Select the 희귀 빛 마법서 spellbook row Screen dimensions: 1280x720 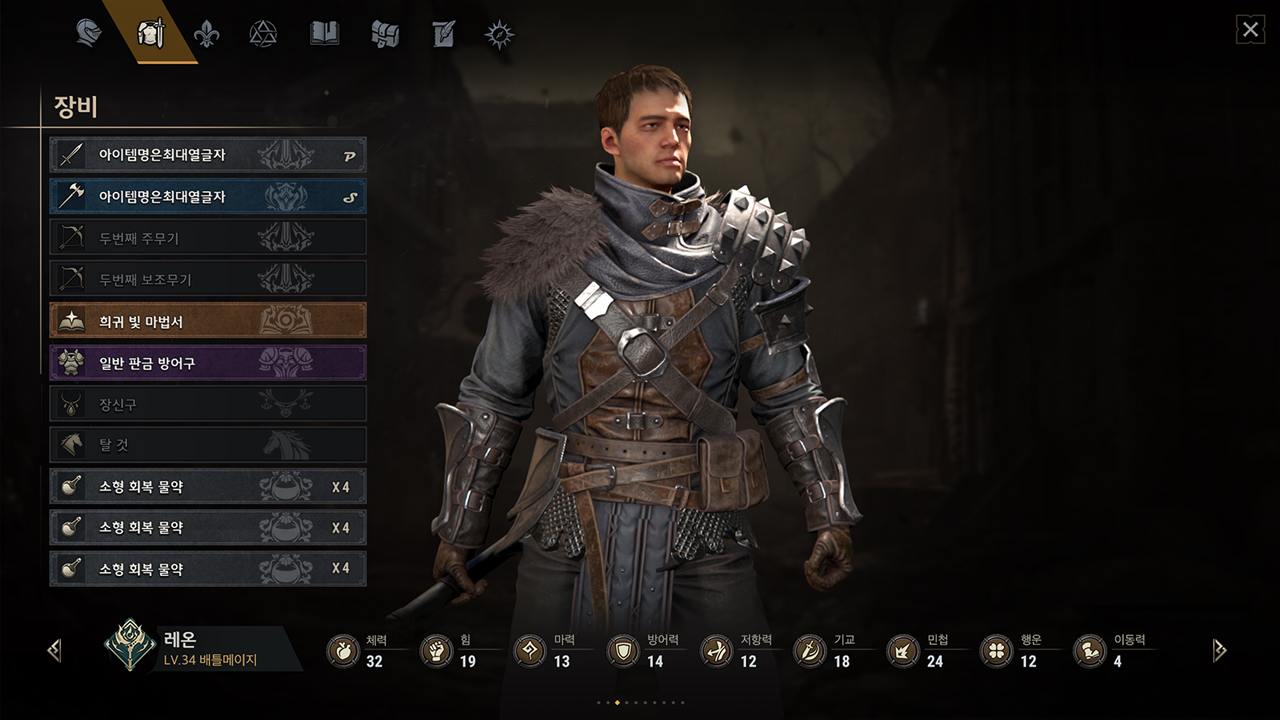[x=208, y=321]
